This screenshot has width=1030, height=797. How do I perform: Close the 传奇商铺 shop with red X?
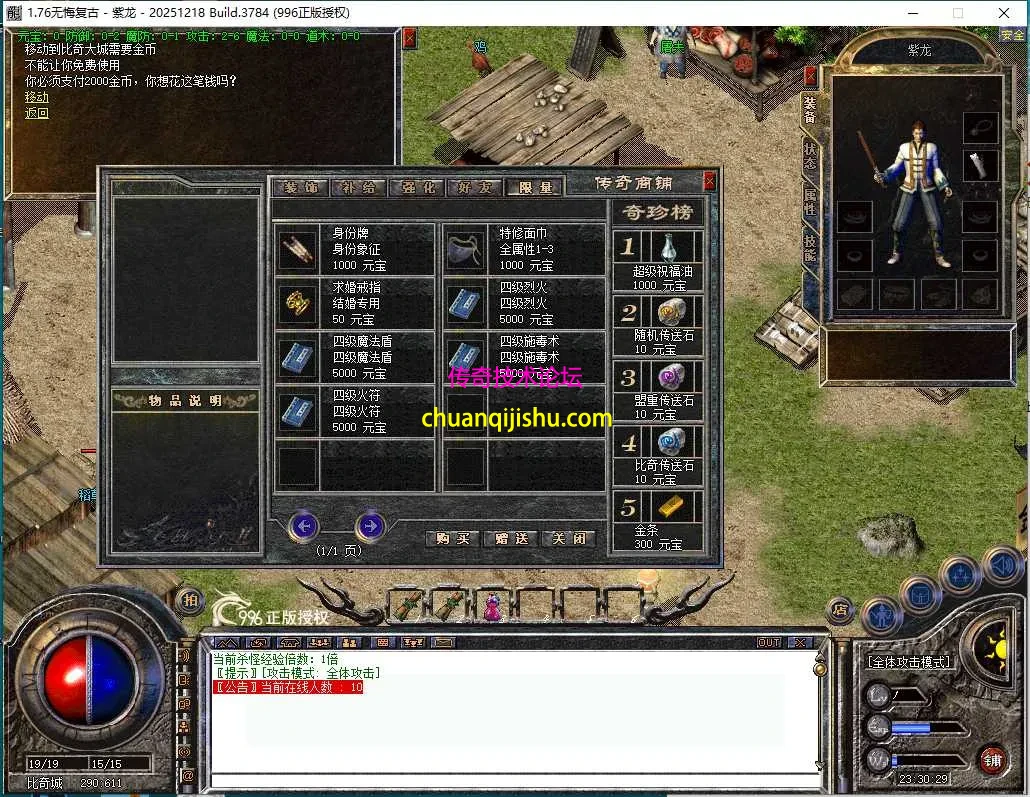tap(709, 181)
